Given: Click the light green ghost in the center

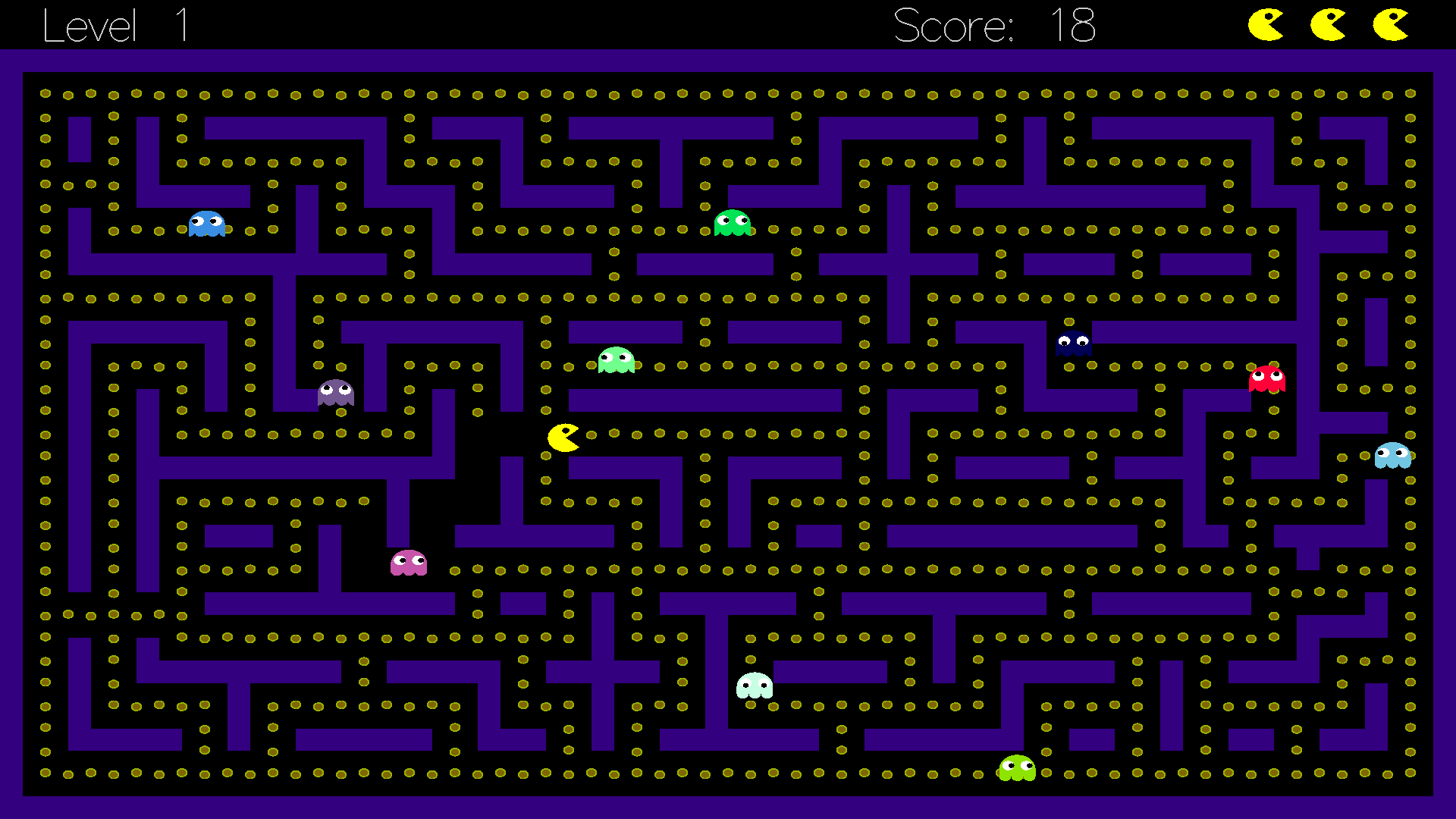Looking at the screenshot, I should point(614,359).
